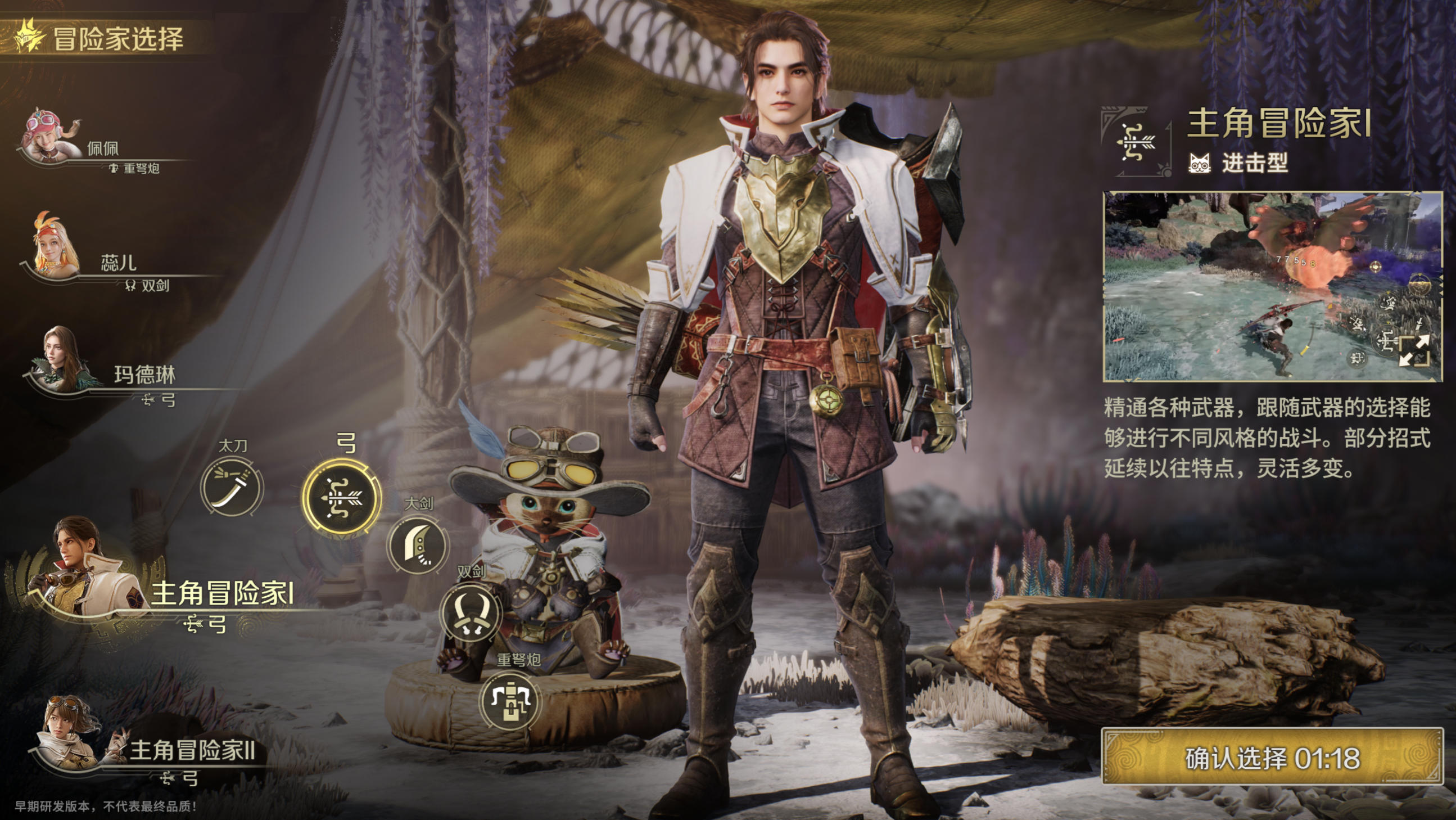Select the 重弩炮 heavy bowgun weapon icon
This screenshot has height=820, width=1456.
pos(510,701)
